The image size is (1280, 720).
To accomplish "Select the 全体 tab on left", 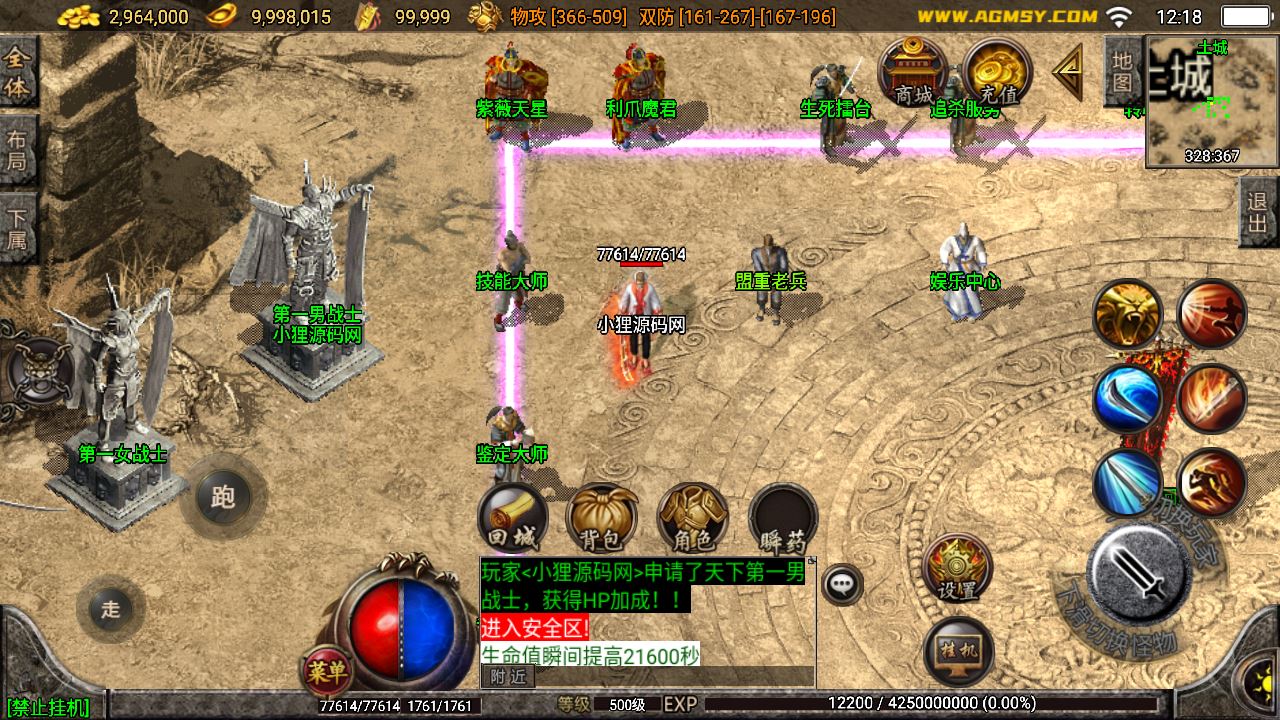I will click(x=18, y=71).
